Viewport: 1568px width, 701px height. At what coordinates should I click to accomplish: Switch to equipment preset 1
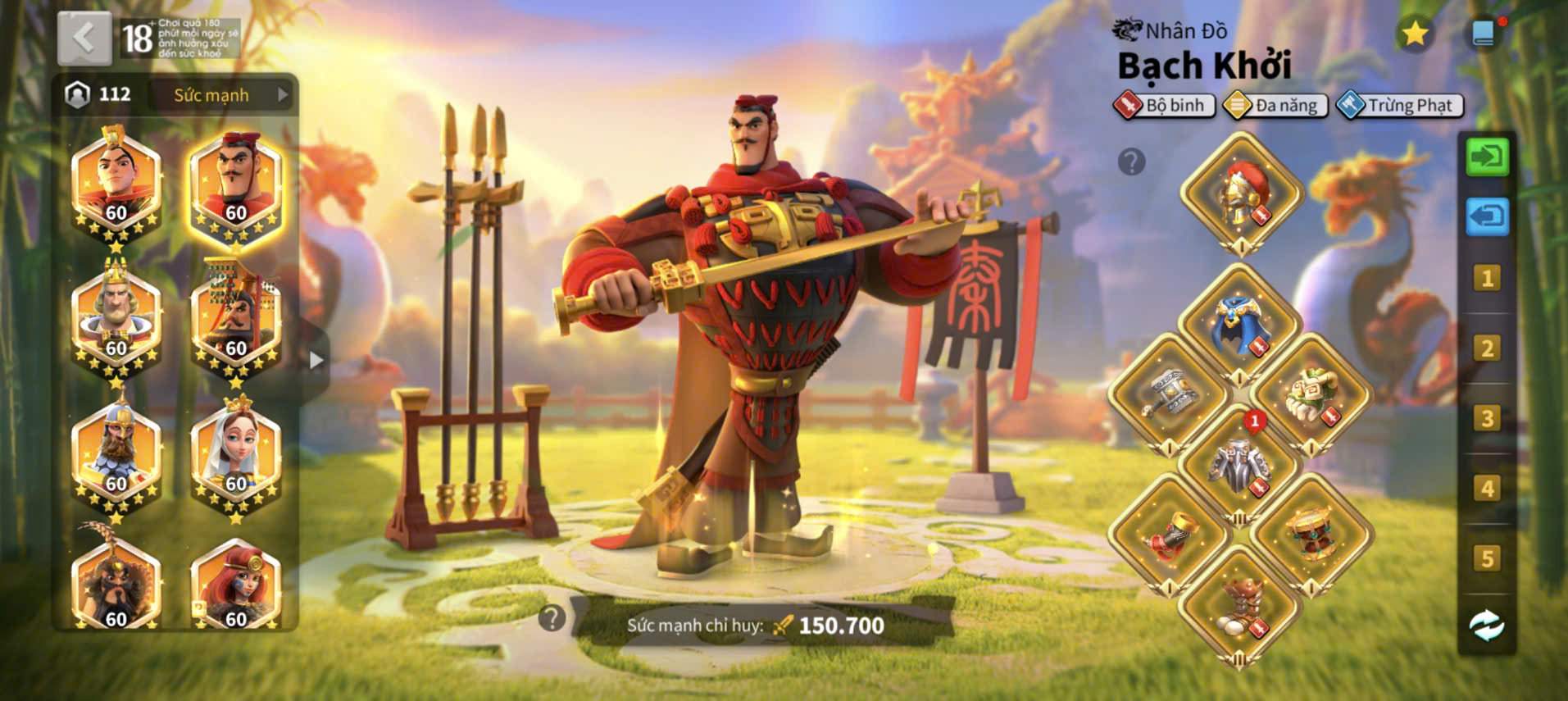1487,279
